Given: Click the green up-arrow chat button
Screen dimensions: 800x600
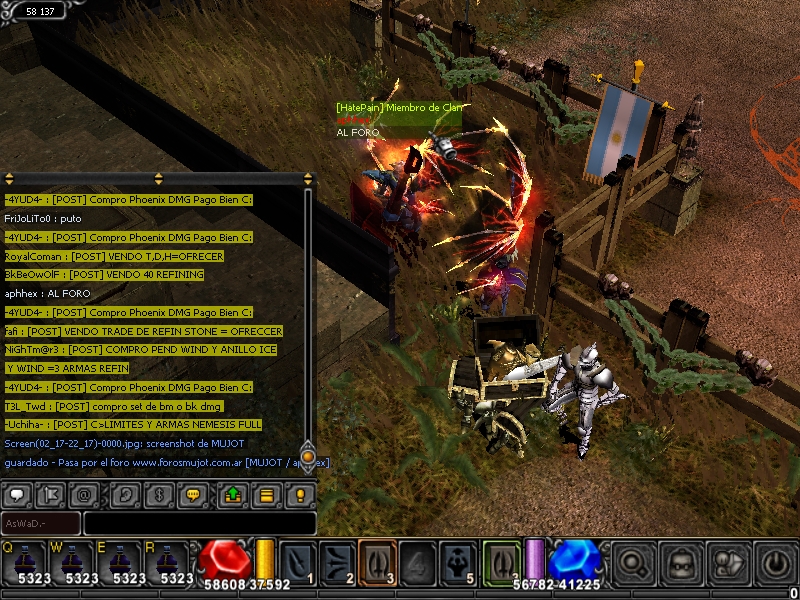Looking at the screenshot, I should tap(233, 494).
